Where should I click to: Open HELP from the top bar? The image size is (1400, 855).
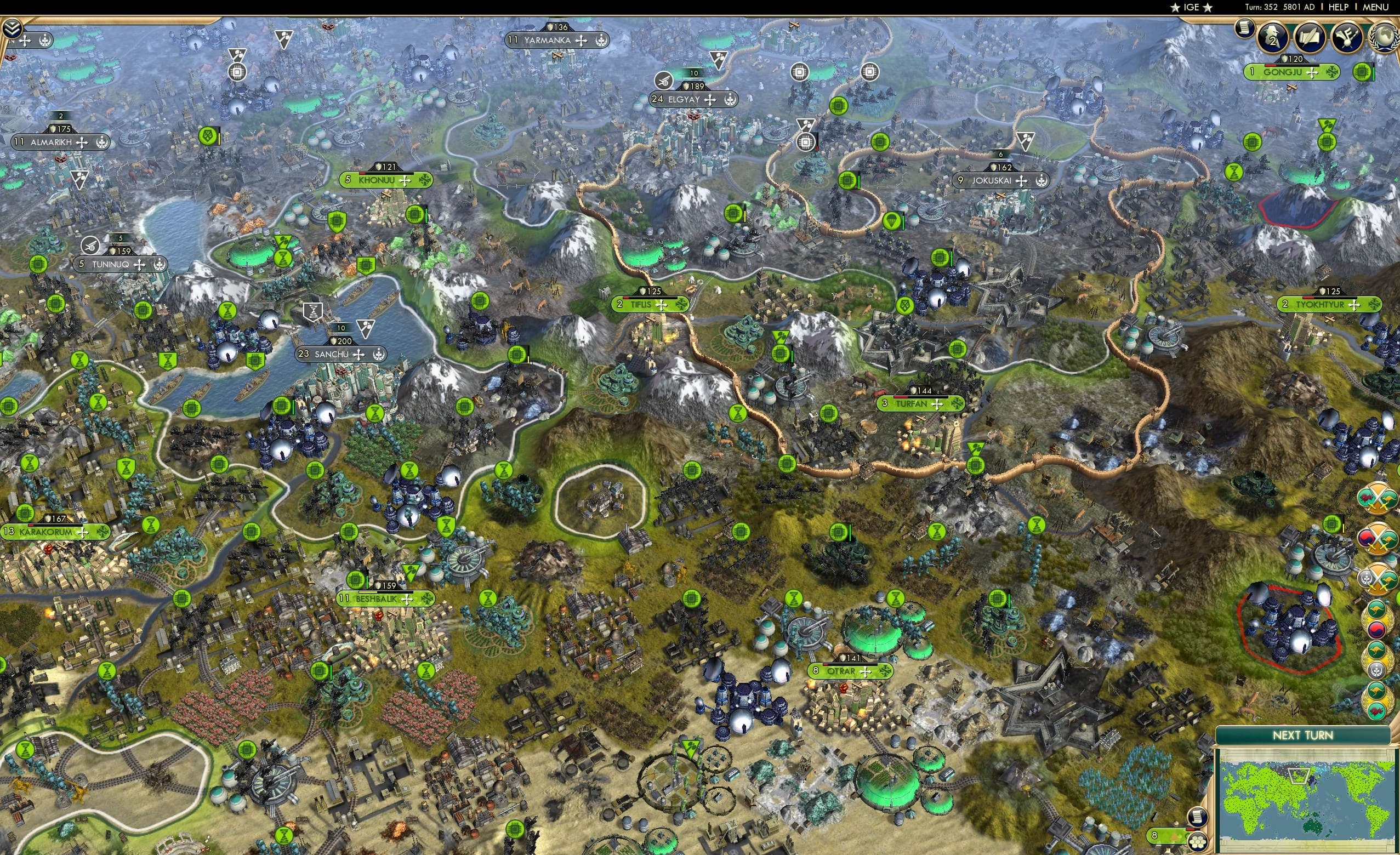point(1339,7)
